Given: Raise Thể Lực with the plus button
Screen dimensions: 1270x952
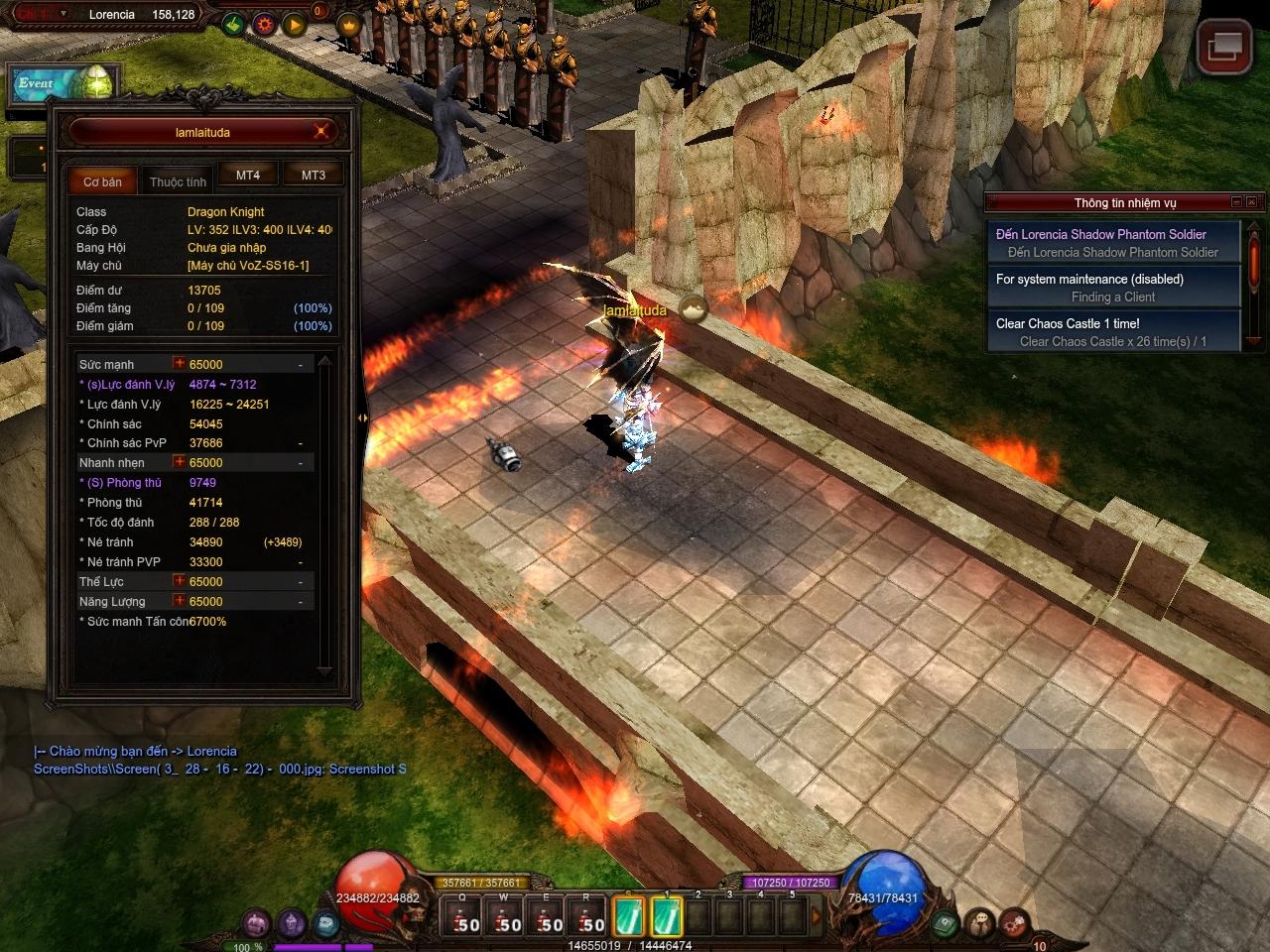Looking at the screenshot, I should [180, 581].
